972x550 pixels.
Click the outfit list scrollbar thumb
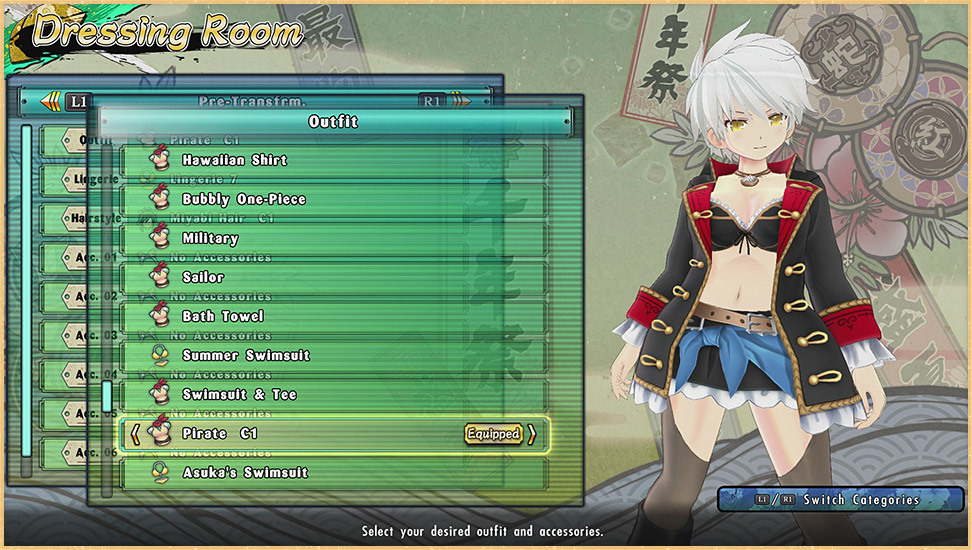(x=107, y=395)
